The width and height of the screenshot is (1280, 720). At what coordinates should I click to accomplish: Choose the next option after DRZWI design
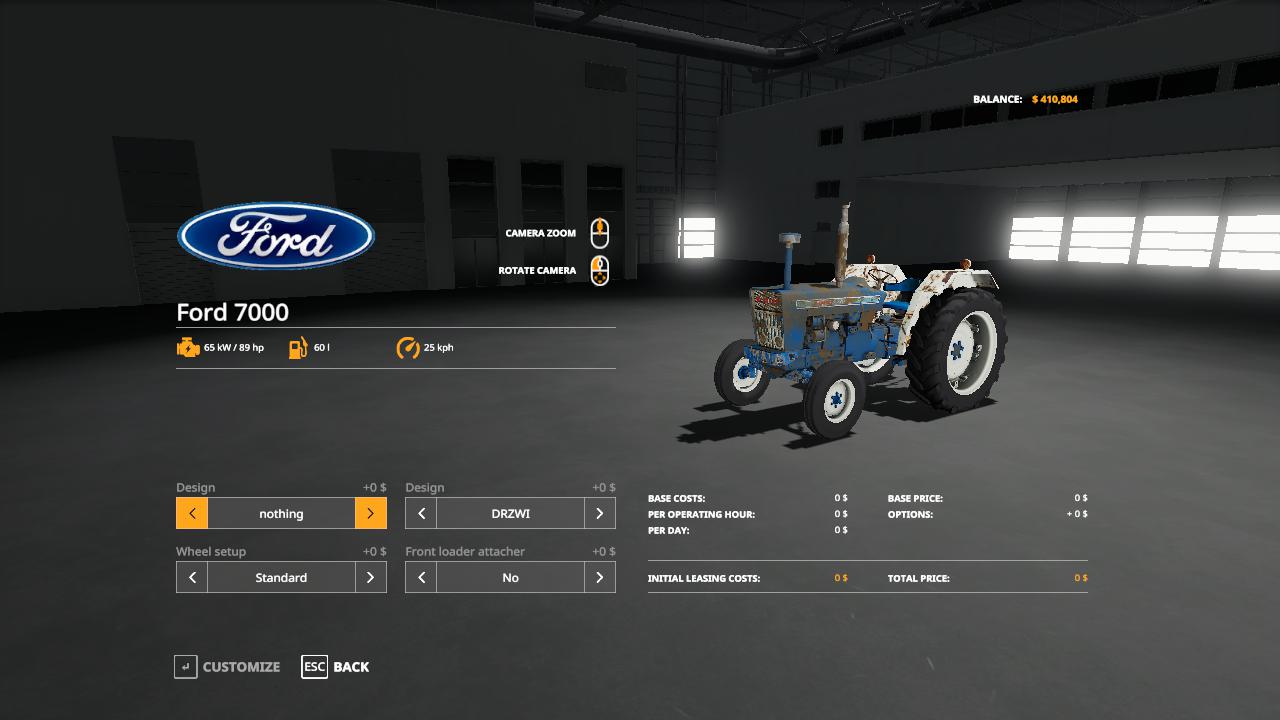coord(599,514)
